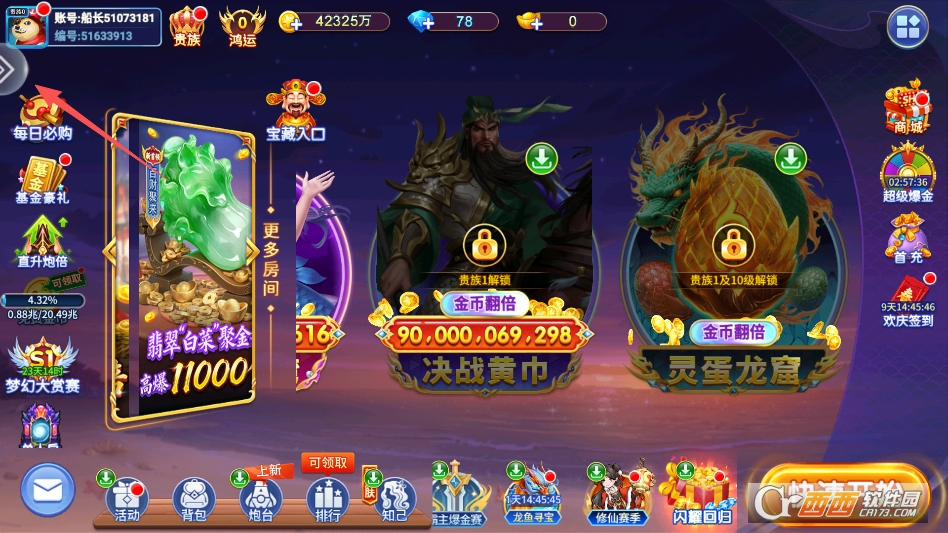Open the player avatar profile
The height and width of the screenshot is (533, 948).
click(27, 27)
